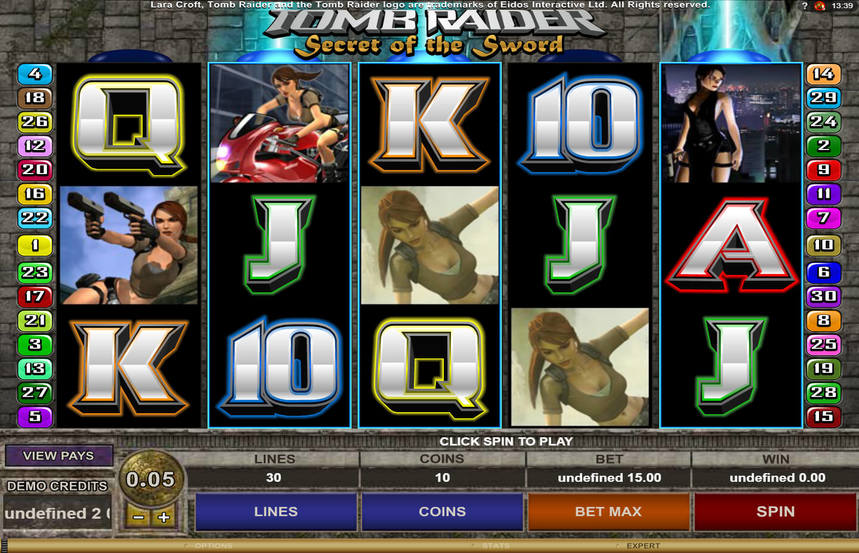Toggle the red sound icon beside the clock

pyautogui.click(x=820, y=6)
